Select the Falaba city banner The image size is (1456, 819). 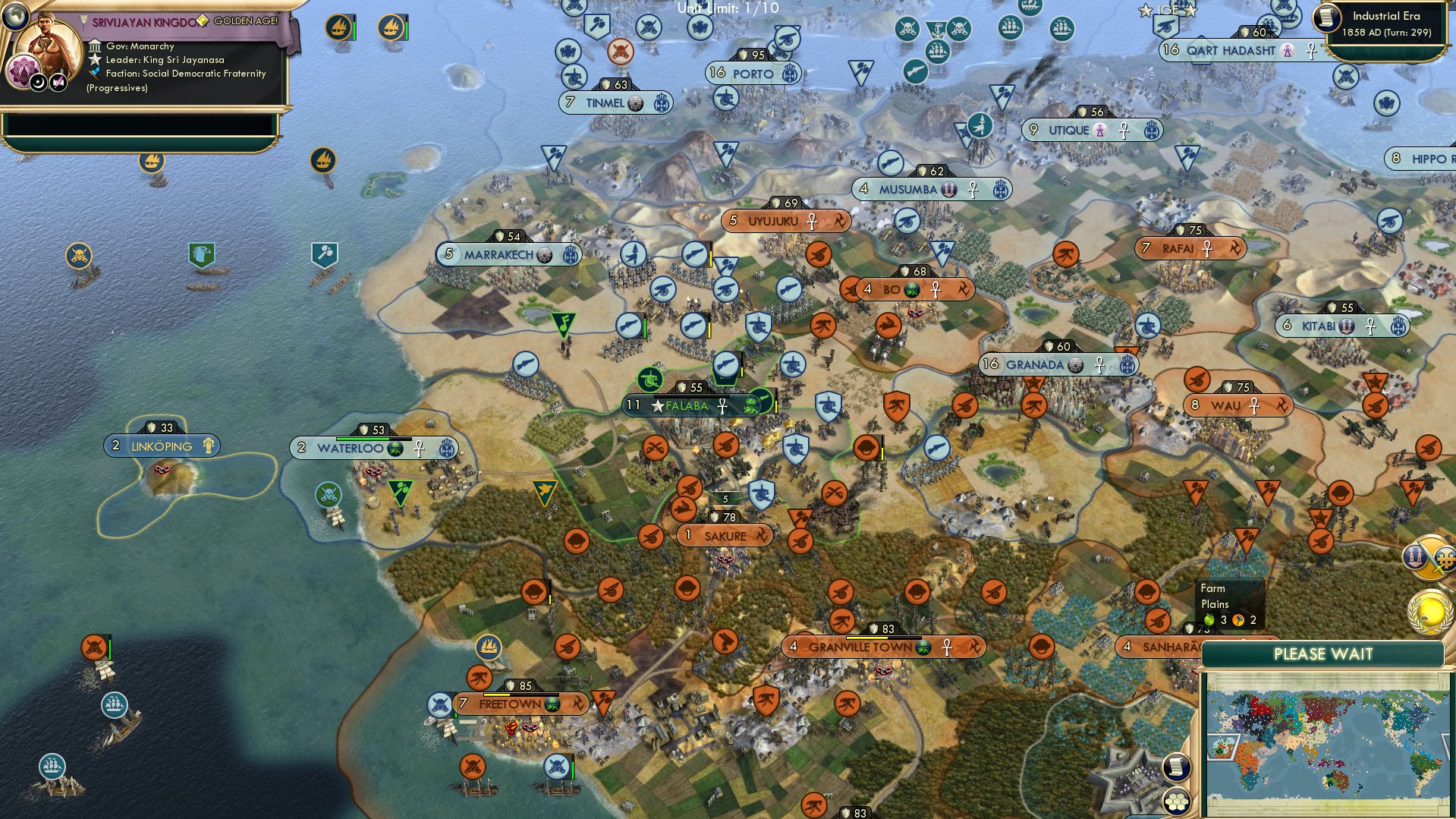click(687, 406)
